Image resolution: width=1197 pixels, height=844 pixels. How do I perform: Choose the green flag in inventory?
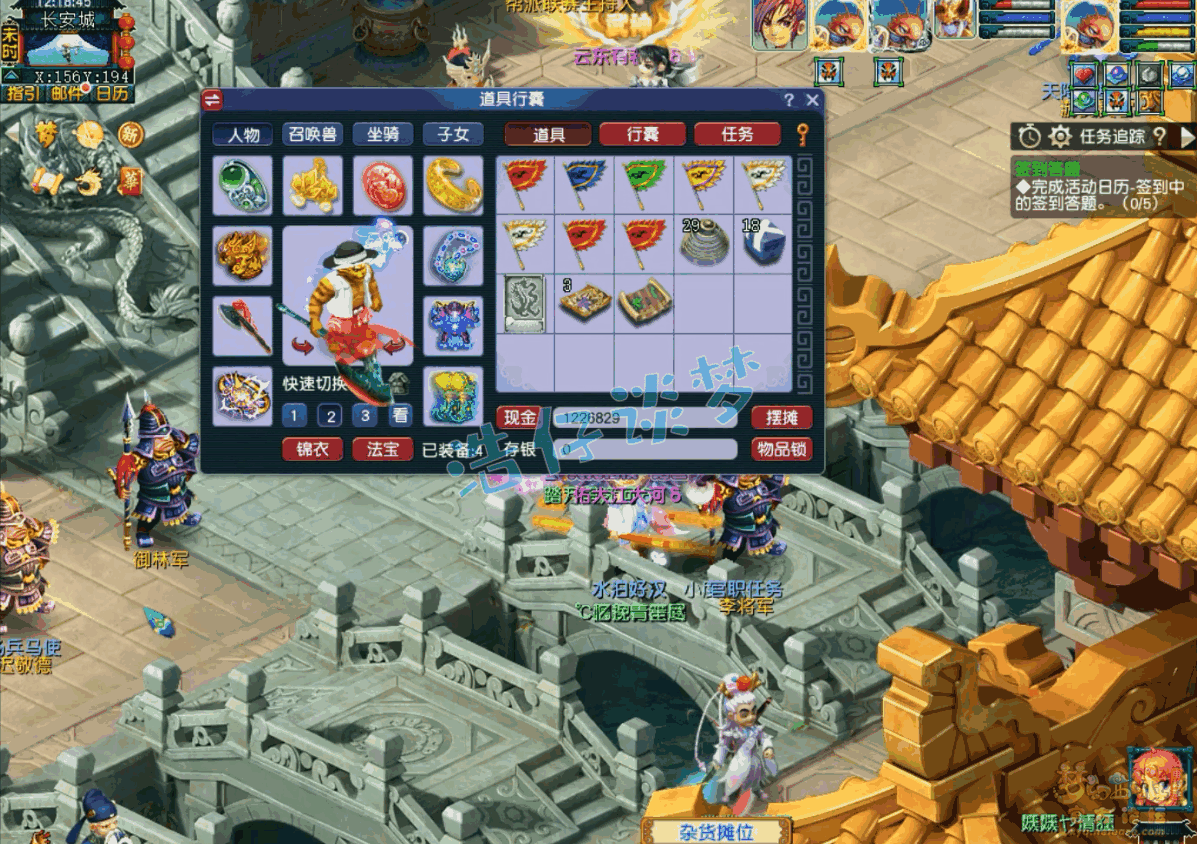click(x=643, y=183)
